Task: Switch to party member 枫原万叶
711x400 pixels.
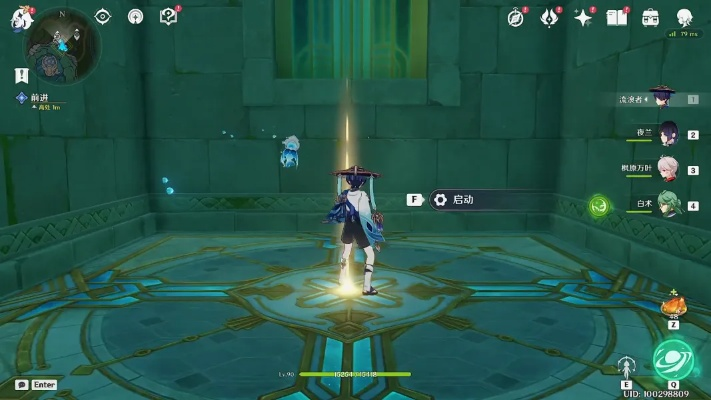Action: (666, 170)
